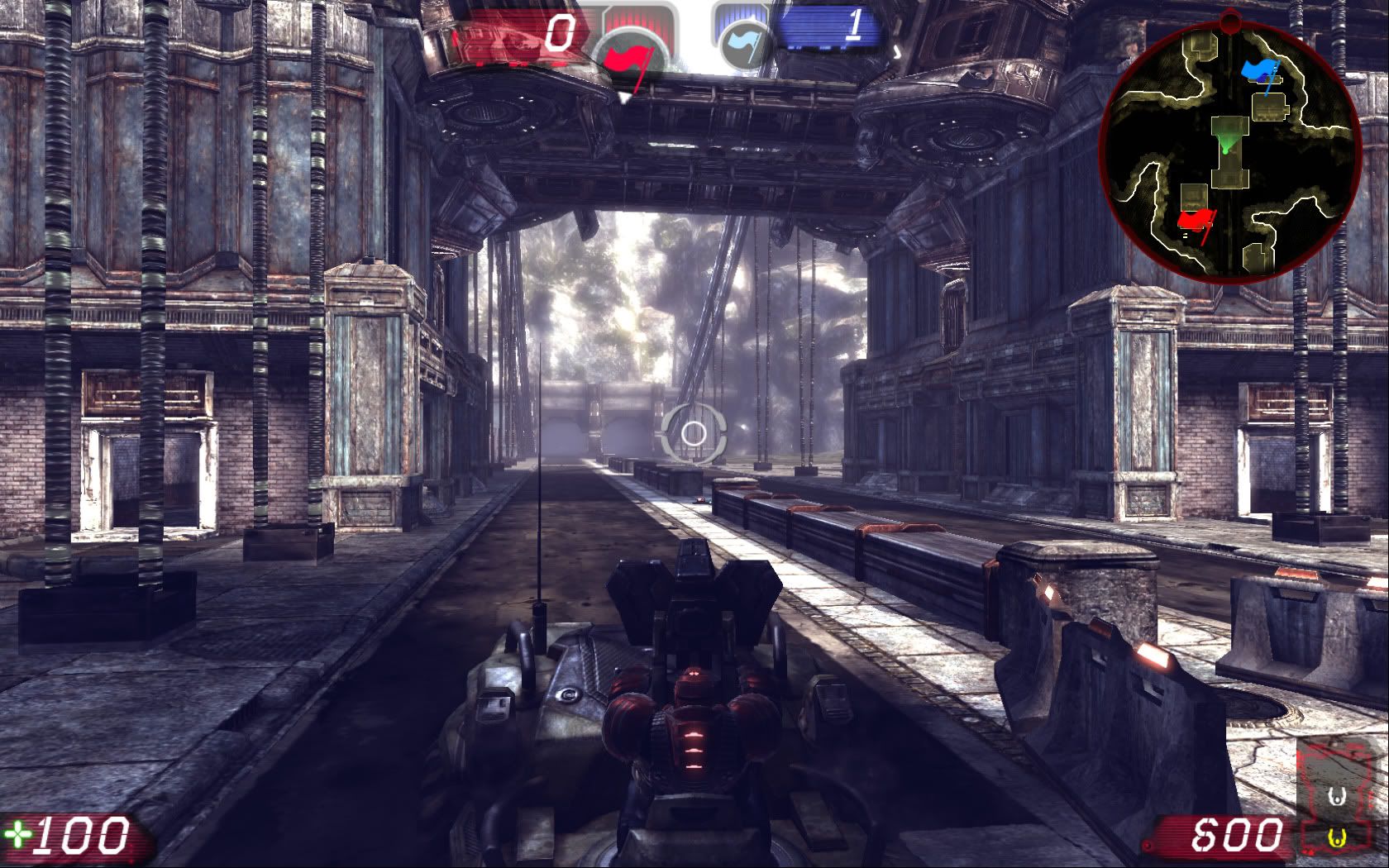Select the red flag marker on the minimap
1389x868 pixels.
1196,222
